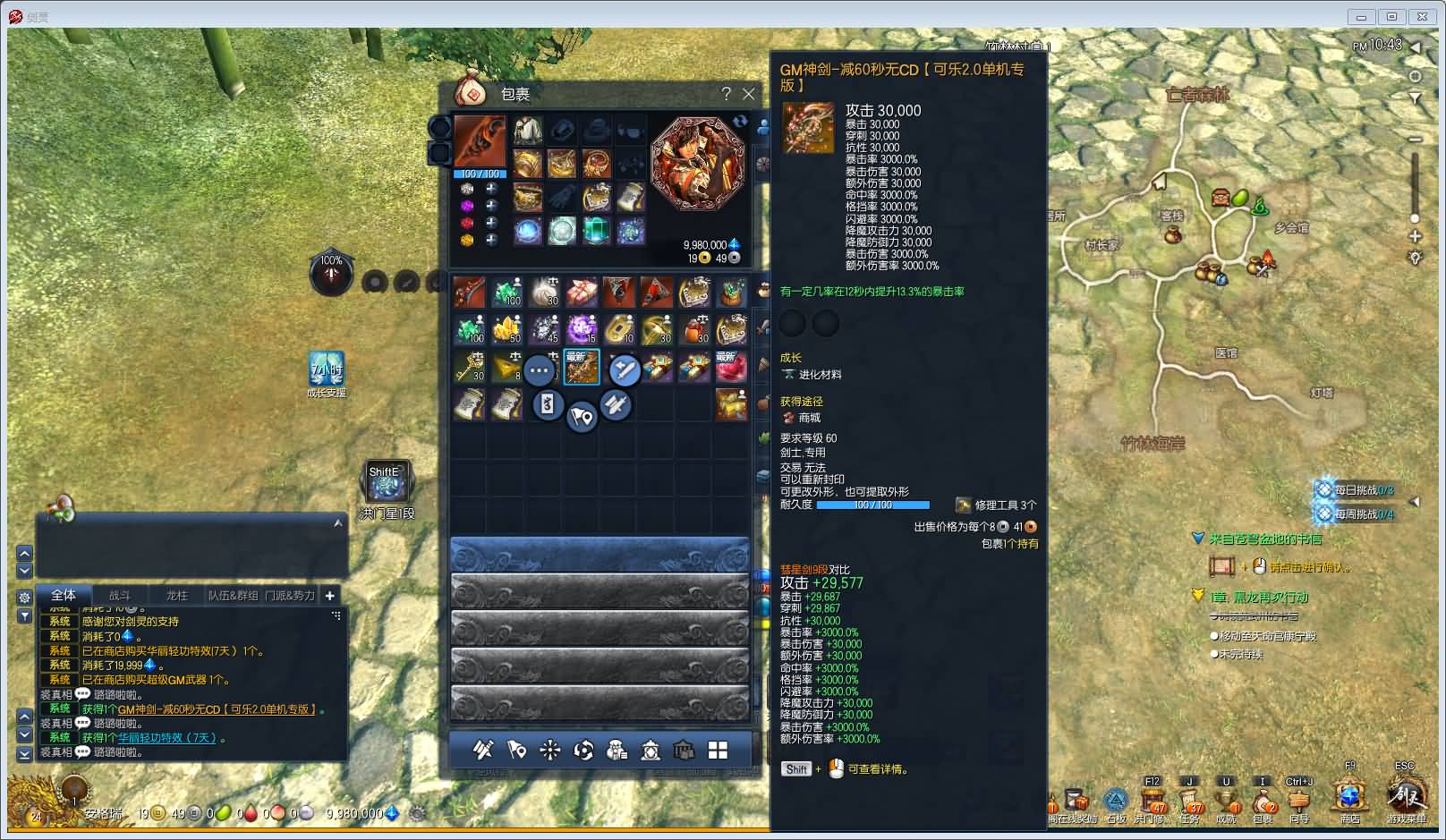Add a new chat tab with plus

[329, 596]
